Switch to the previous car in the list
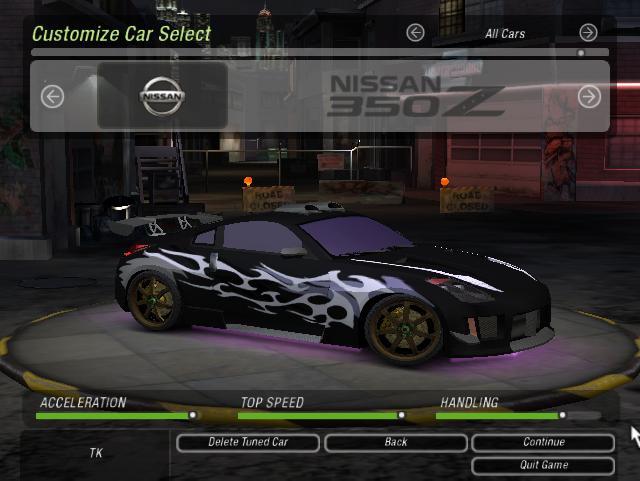The height and width of the screenshot is (481, 640). coord(52,96)
